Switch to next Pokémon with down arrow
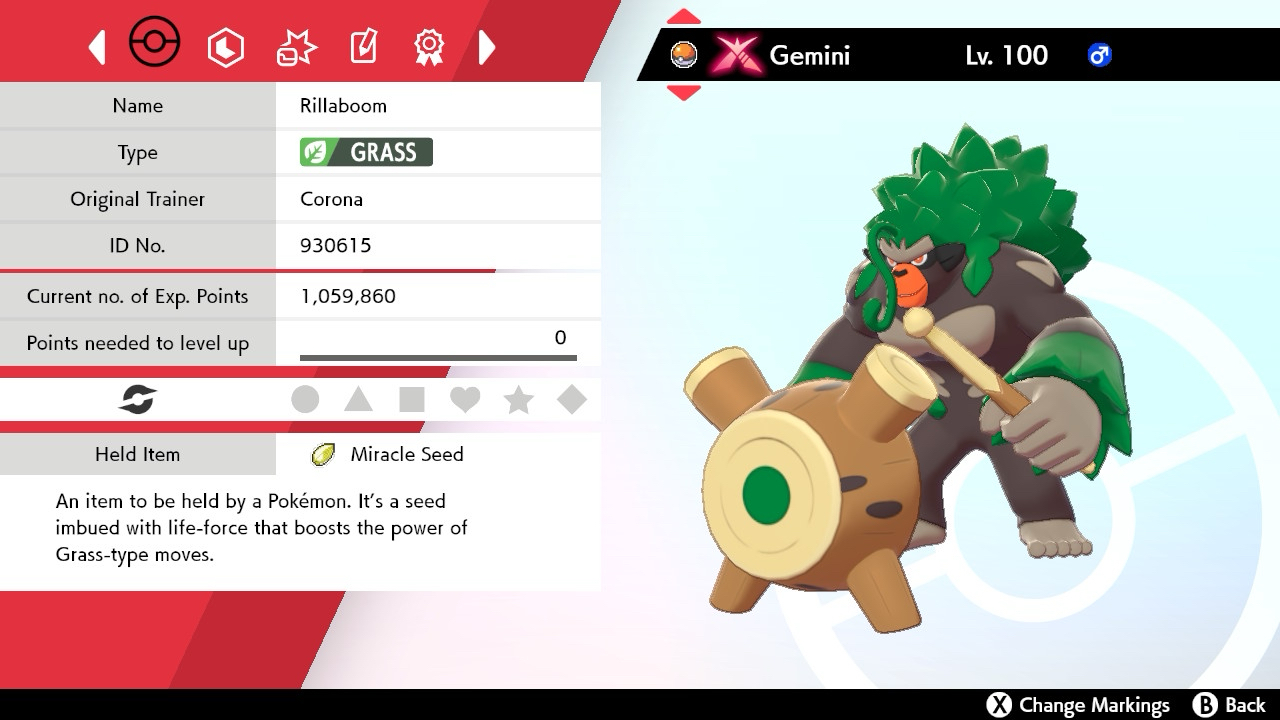1280x720 pixels. click(x=684, y=93)
